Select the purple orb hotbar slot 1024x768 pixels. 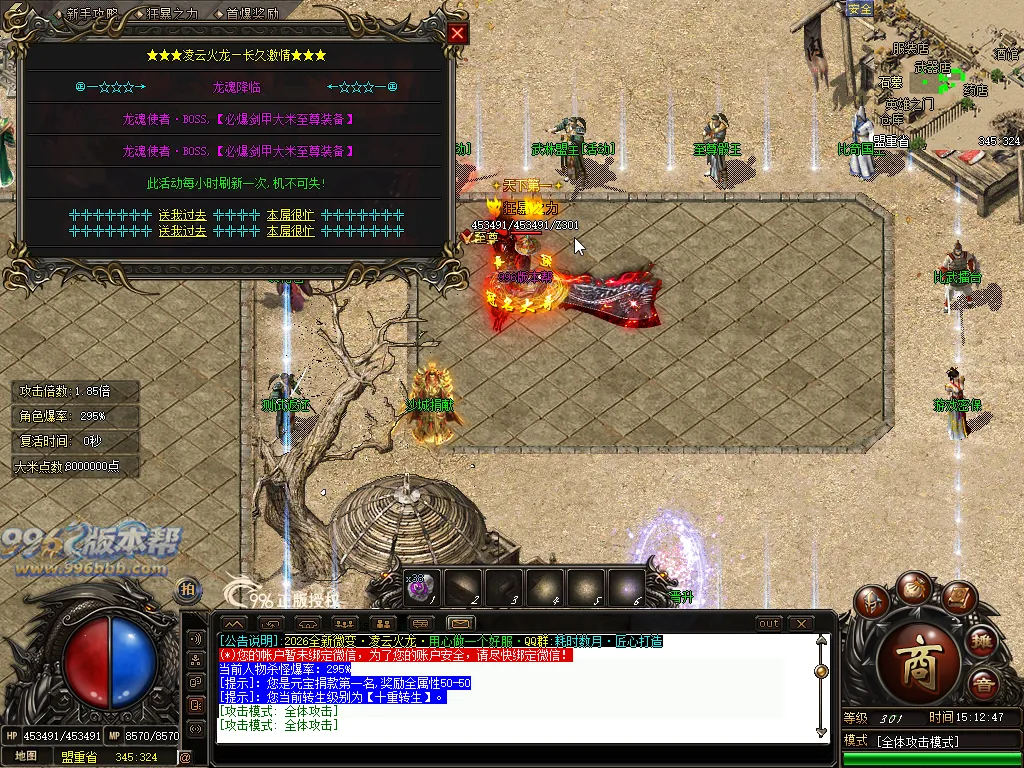click(420, 588)
